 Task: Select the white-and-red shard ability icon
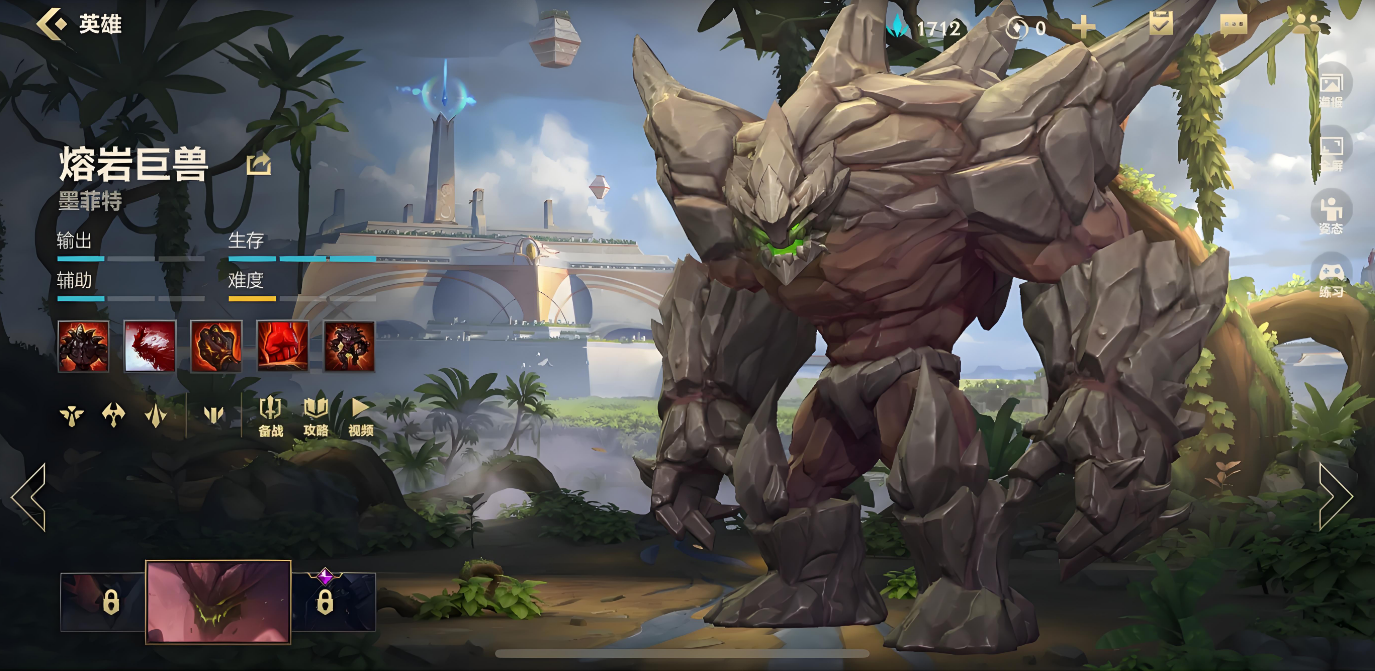click(x=150, y=347)
